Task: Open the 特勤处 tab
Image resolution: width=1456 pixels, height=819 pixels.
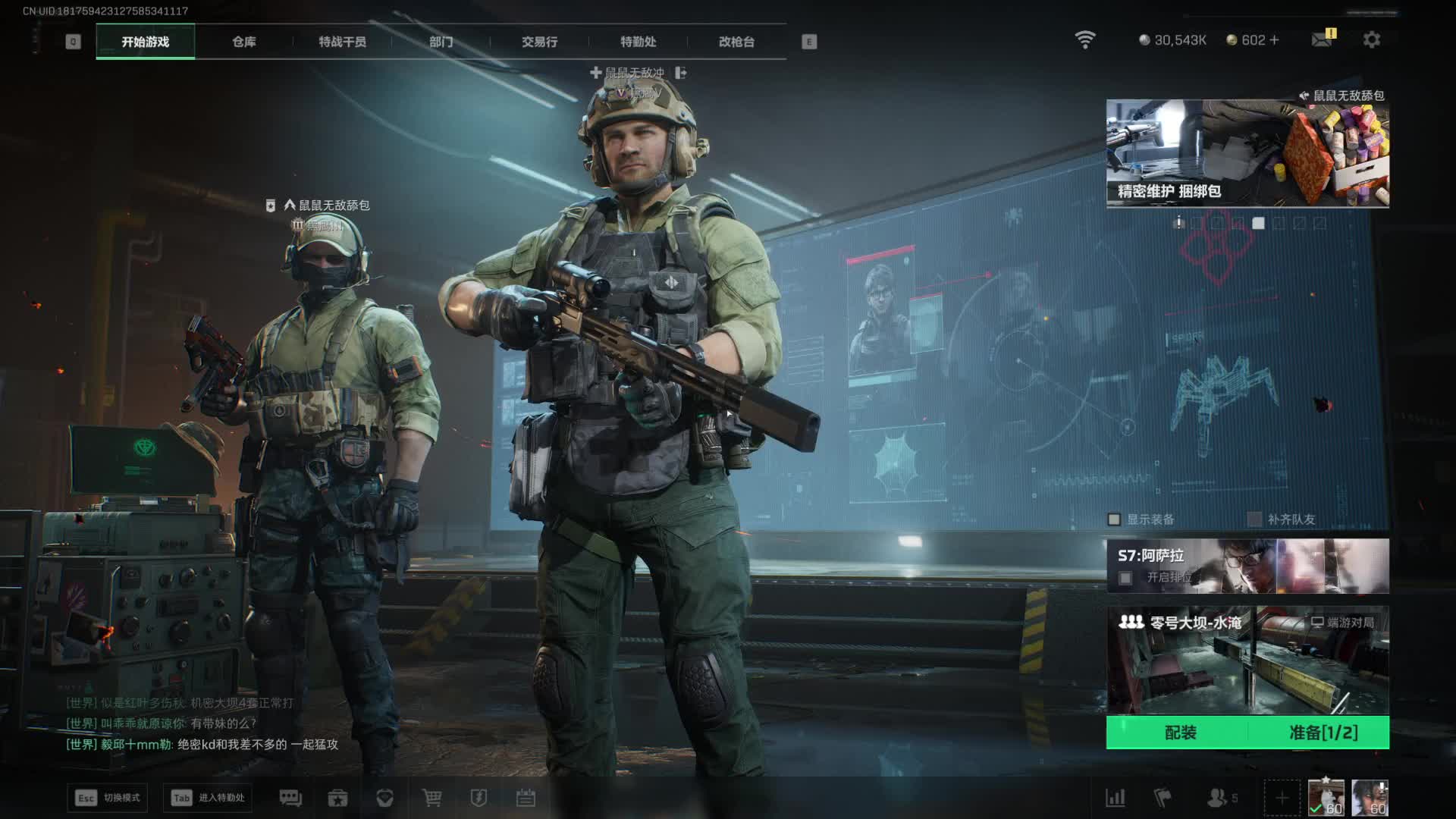Action: click(x=638, y=42)
